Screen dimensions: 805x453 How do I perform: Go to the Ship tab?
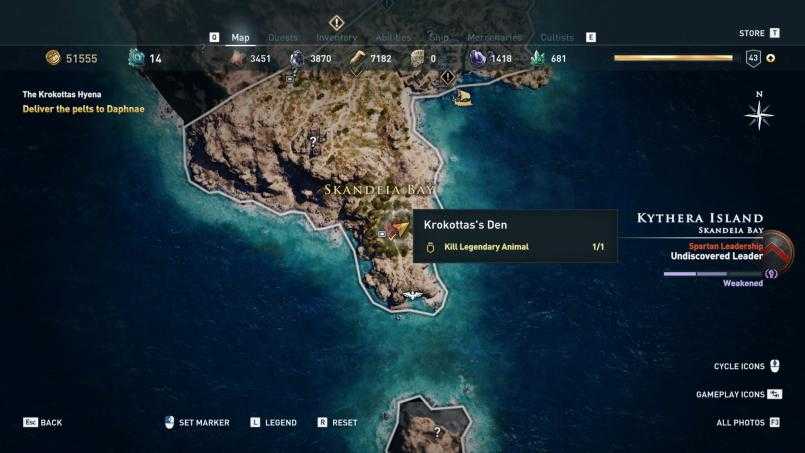pyautogui.click(x=440, y=38)
